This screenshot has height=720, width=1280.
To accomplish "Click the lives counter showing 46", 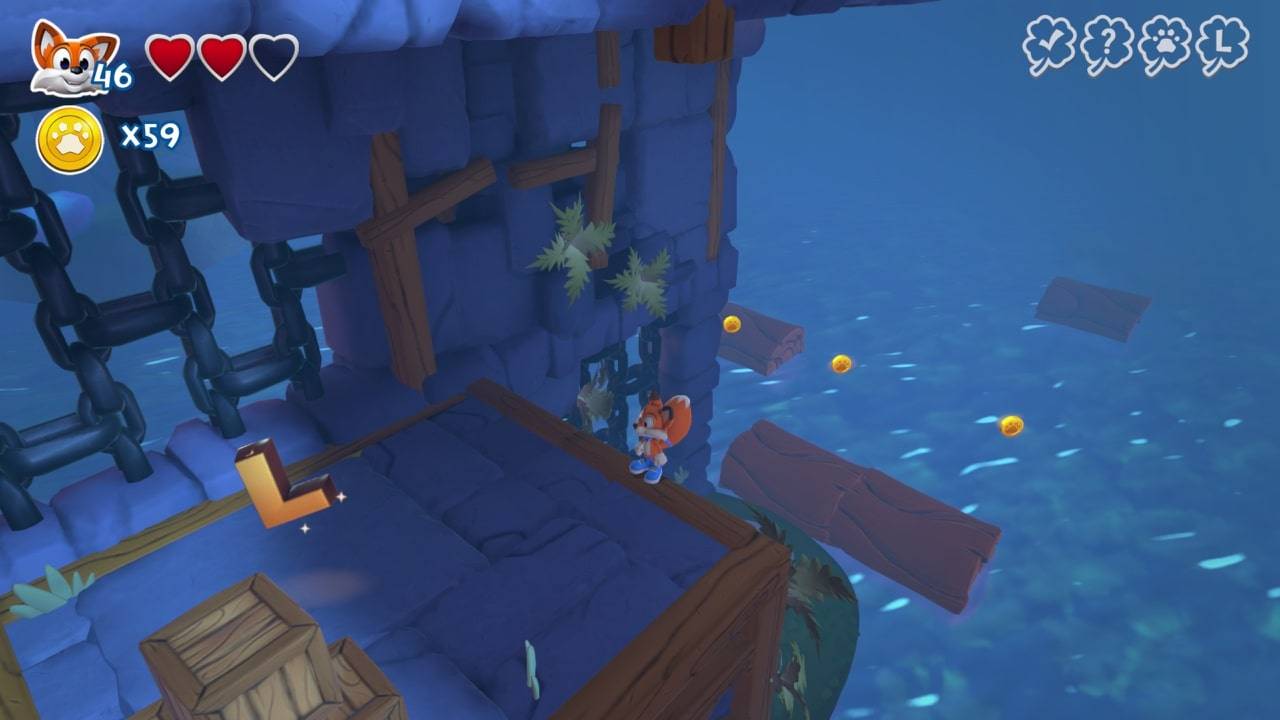I will pos(113,71).
